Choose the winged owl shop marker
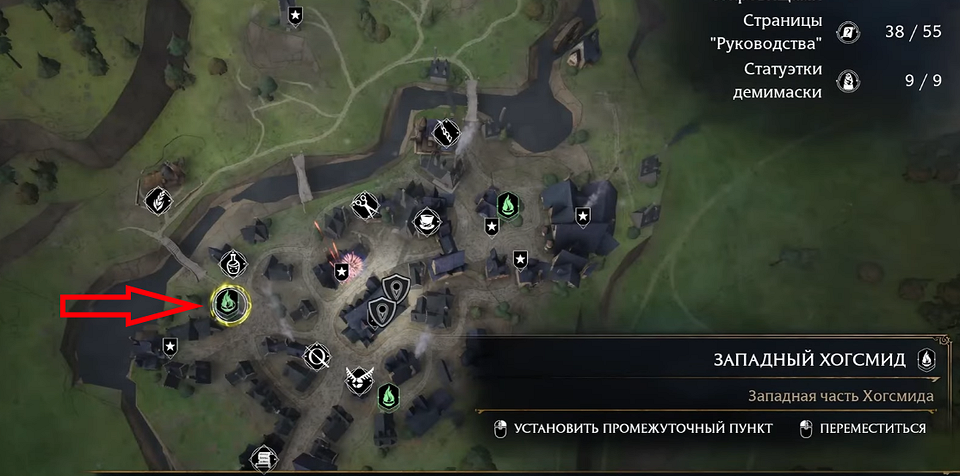The height and width of the screenshot is (476, 960). [x=356, y=380]
